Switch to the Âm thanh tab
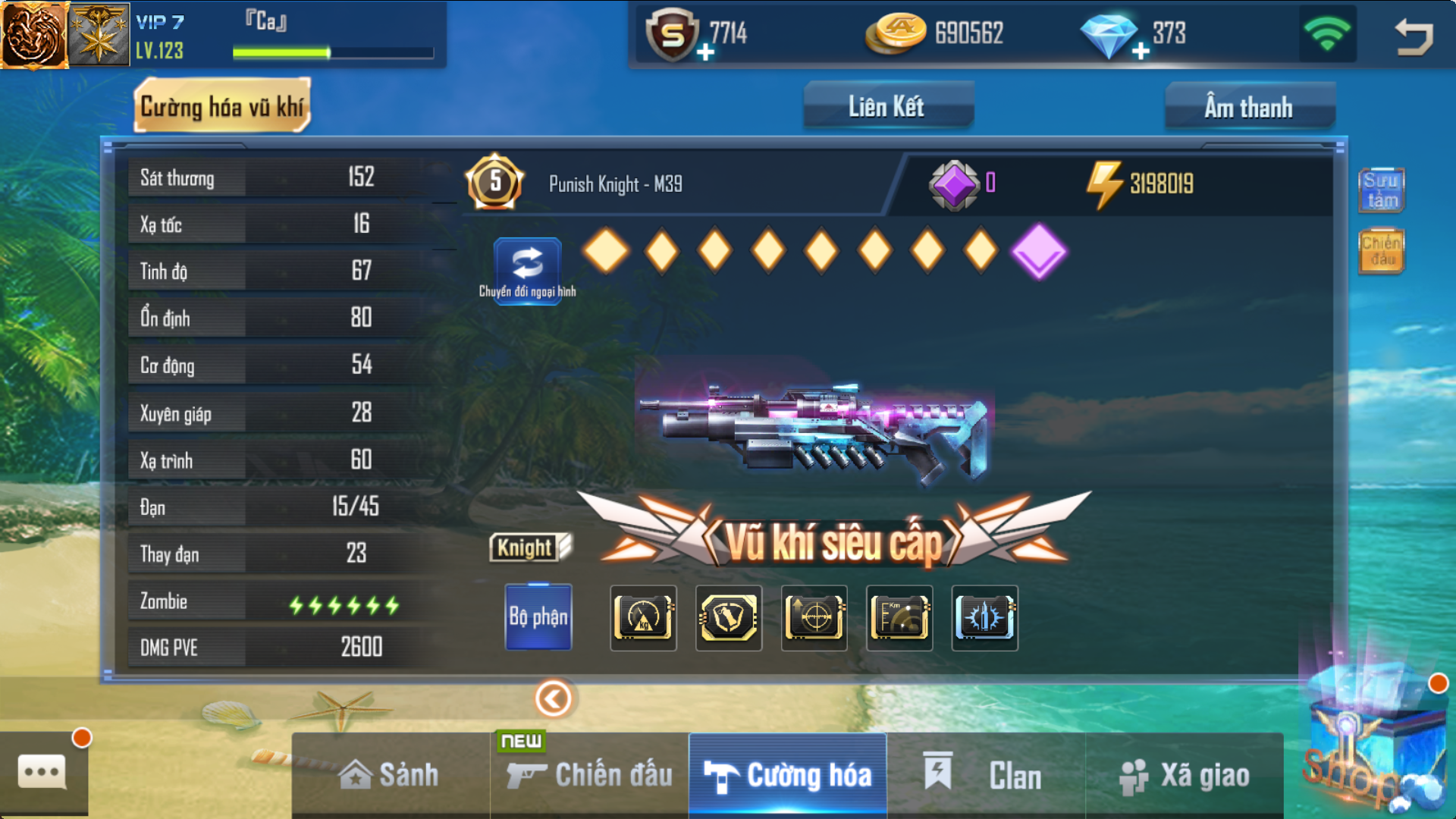The height and width of the screenshot is (819, 1456). click(x=1248, y=107)
